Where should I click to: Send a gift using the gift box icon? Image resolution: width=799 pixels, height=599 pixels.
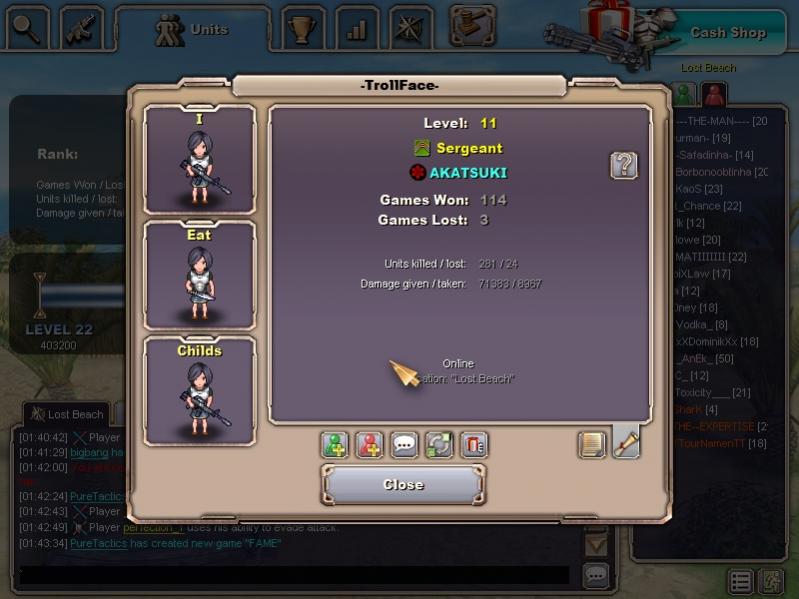click(x=474, y=445)
